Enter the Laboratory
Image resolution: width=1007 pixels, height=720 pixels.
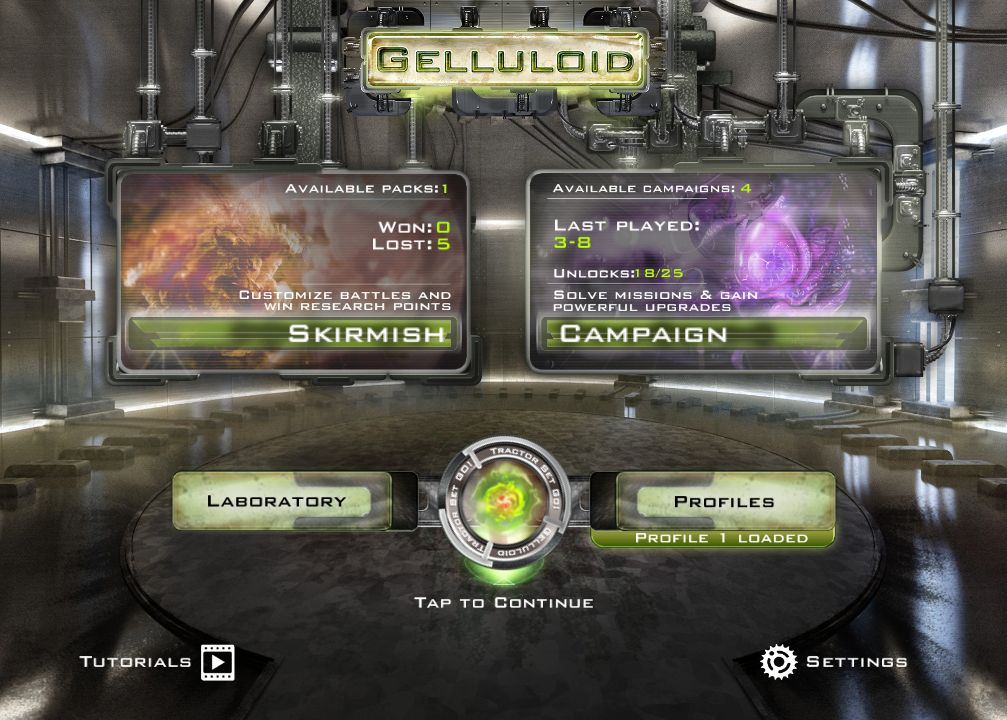(277, 501)
